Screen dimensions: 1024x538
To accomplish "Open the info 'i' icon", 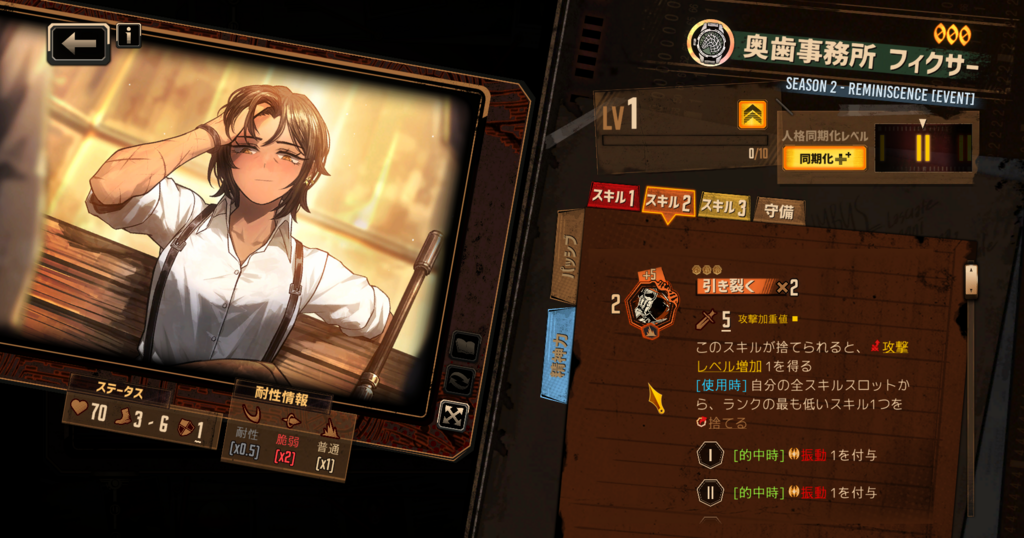I will click(x=128, y=36).
